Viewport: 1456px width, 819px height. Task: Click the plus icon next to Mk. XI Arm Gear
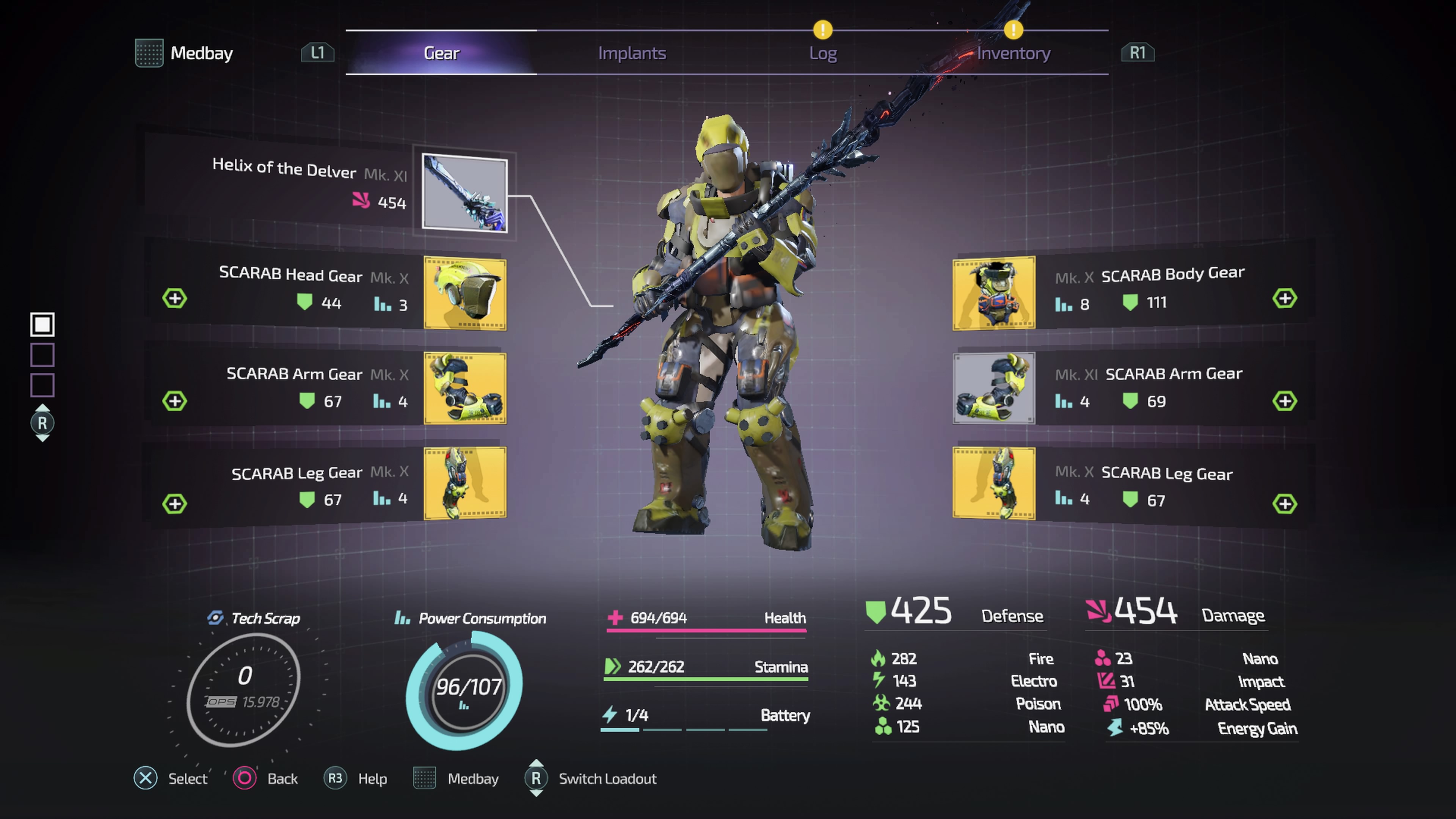point(1284,401)
